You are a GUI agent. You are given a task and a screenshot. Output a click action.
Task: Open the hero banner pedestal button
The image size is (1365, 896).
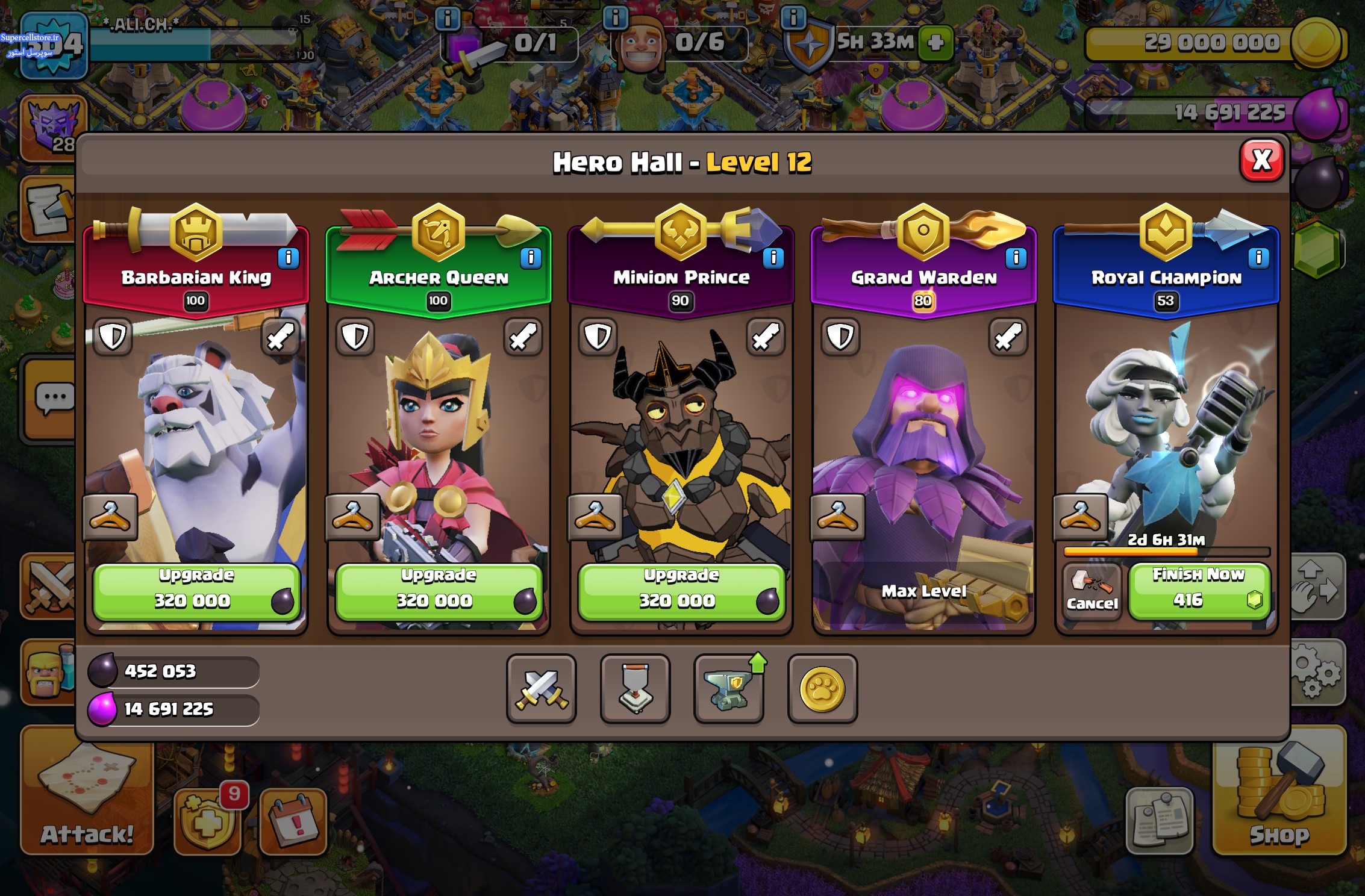tap(635, 688)
